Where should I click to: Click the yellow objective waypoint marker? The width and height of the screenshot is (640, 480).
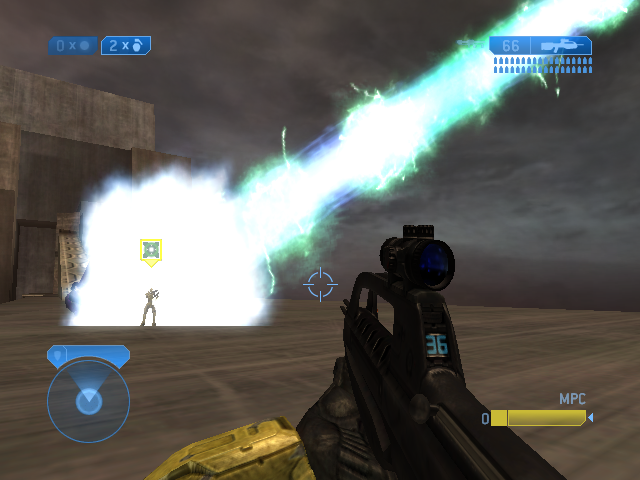coord(150,251)
